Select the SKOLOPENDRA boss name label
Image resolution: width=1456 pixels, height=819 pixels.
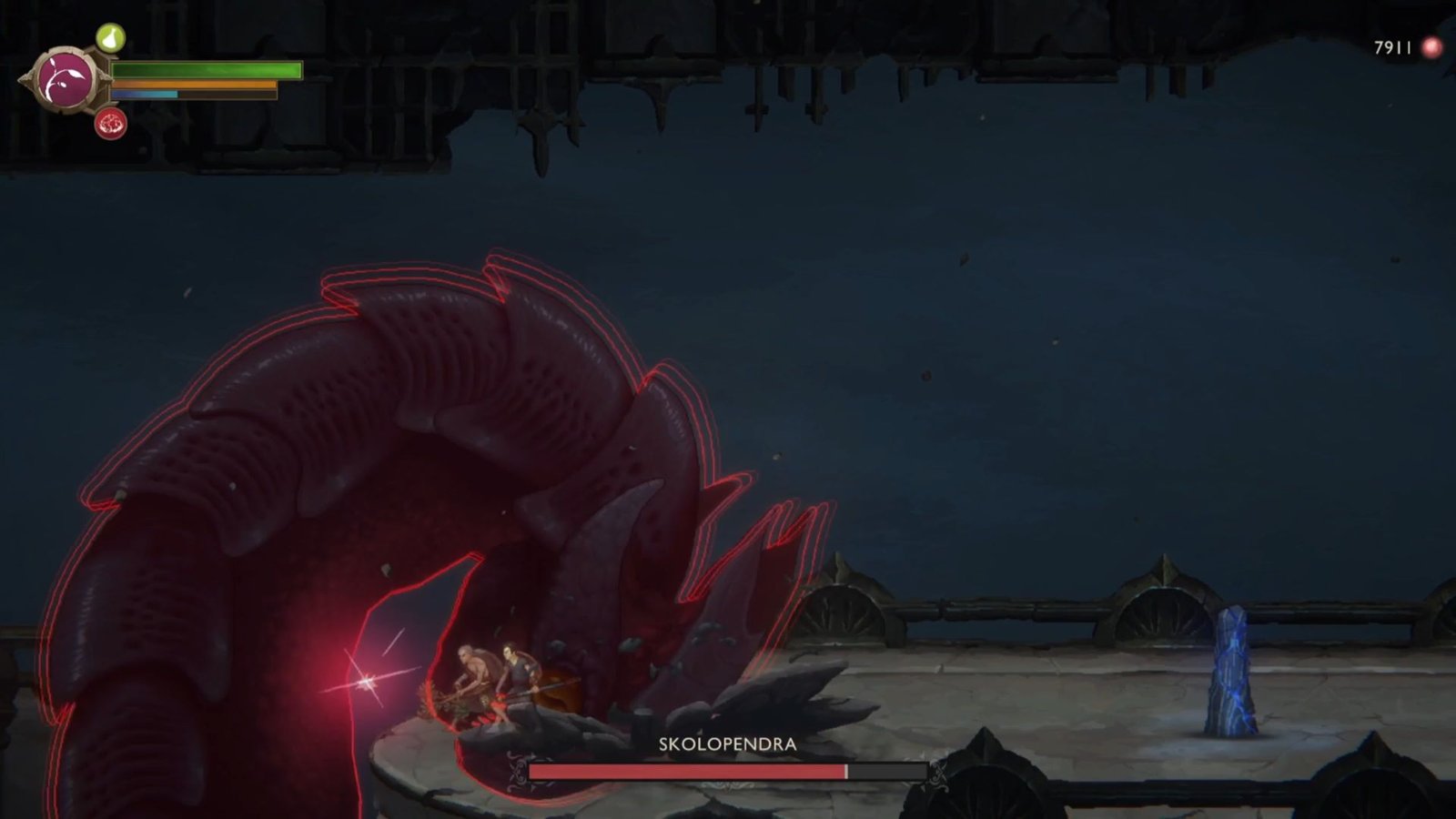point(725,744)
